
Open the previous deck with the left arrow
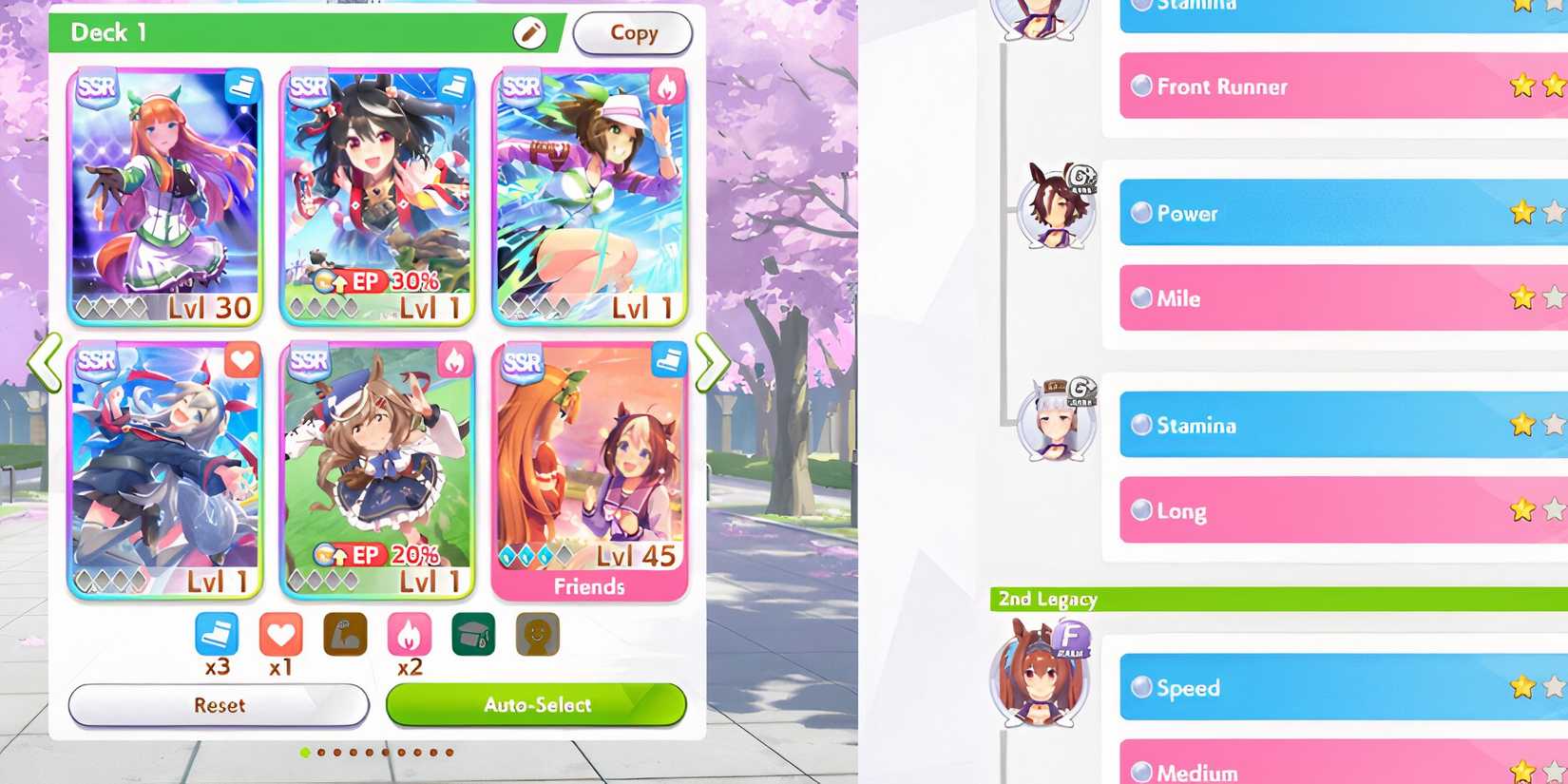click(x=43, y=362)
